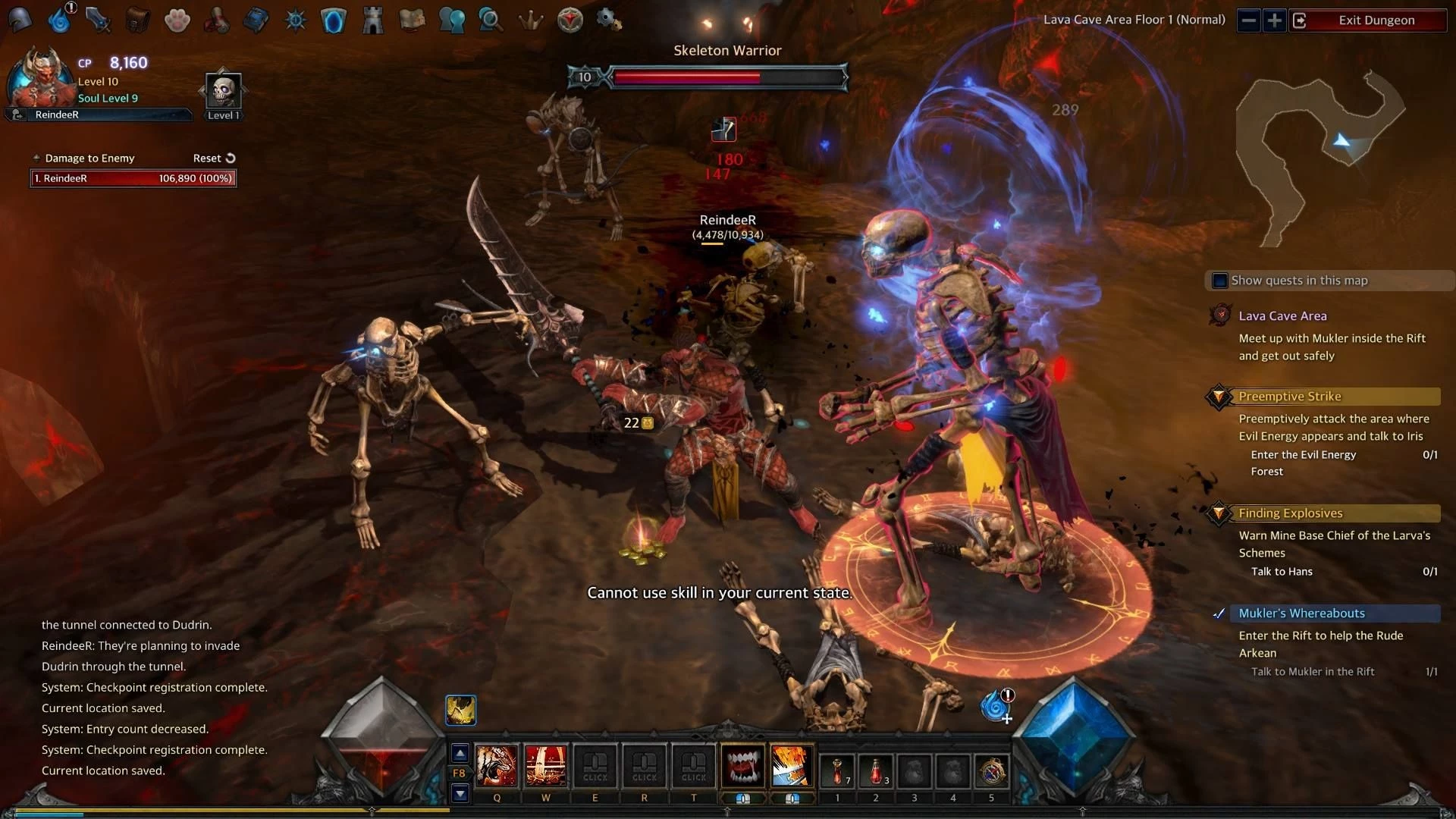Use the flaming slash skill
The image size is (1456, 819).
(792, 766)
